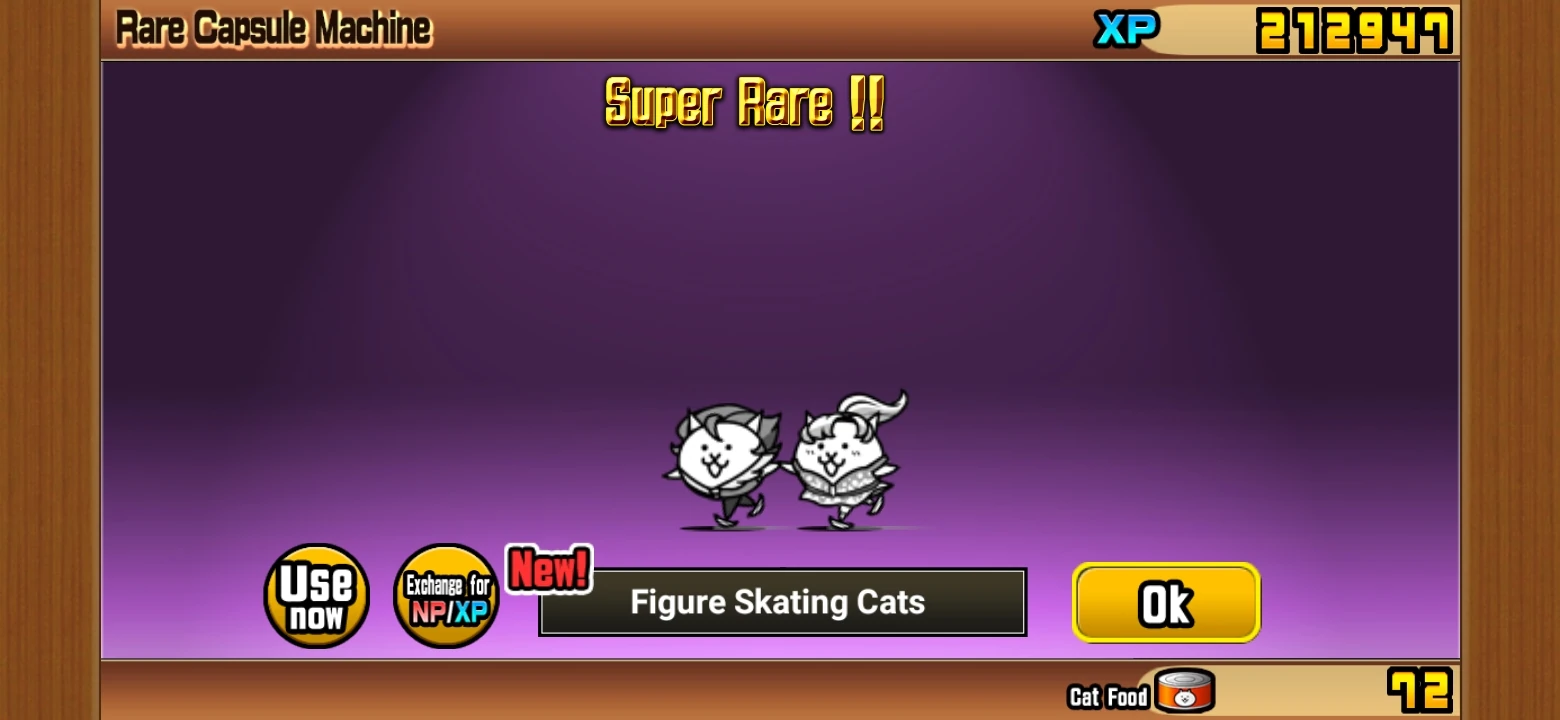Viewport: 1560px width, 720px height.
Task: Toggle the Use Now option
Action: 315,595
